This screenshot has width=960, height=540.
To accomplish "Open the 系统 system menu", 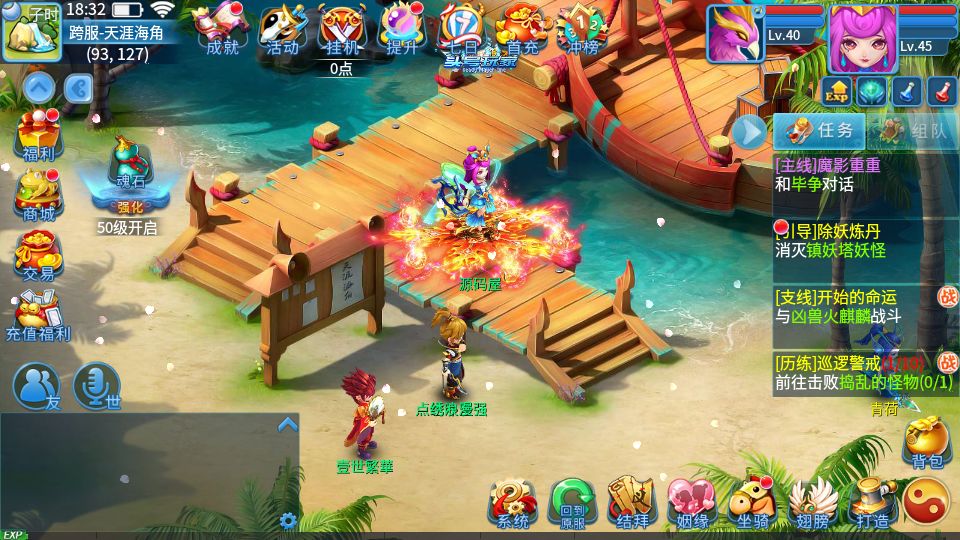I will (513, 503).
